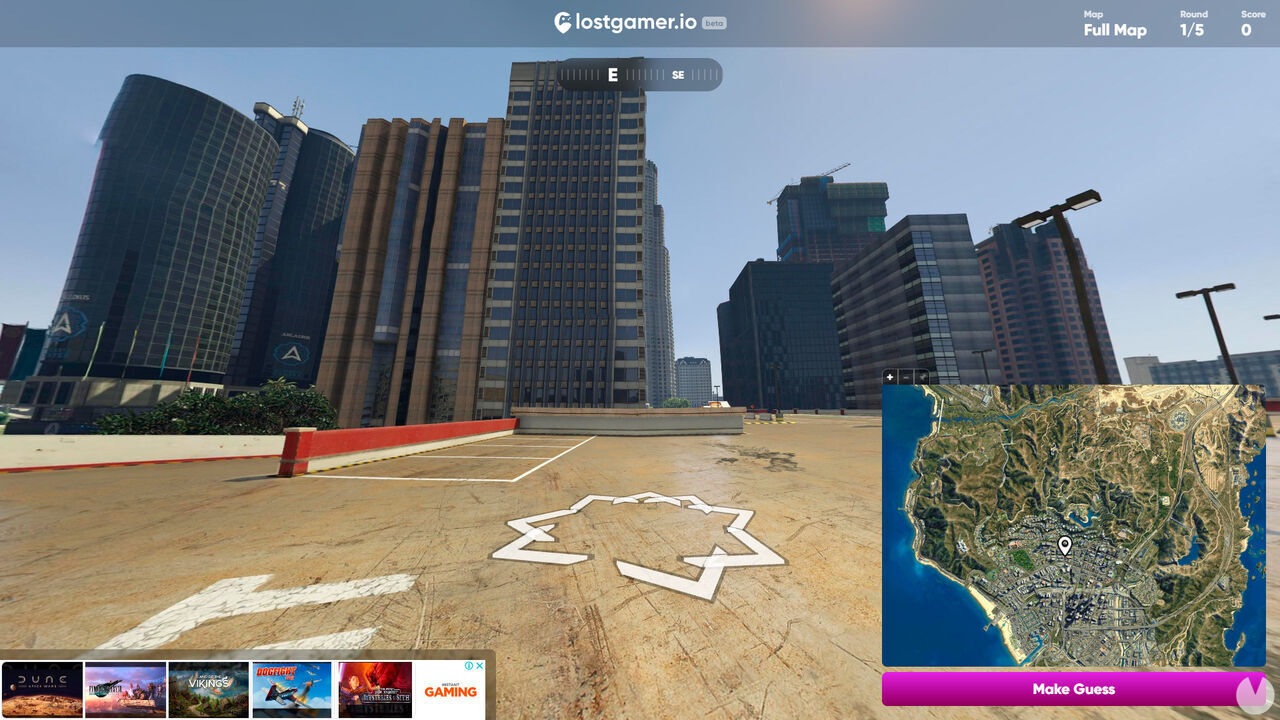Click the SE direction on the compass
The width and height of the screenshot is (1280, 720).
pyautogui.click(x=677, y=75)
